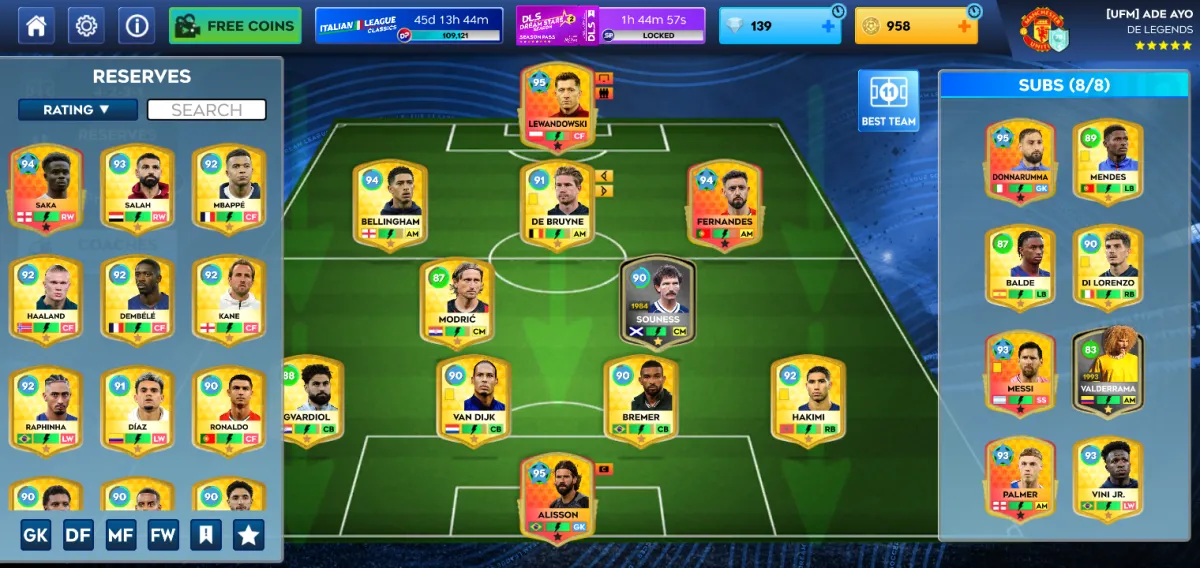Filter reserves by GK position
This screenshot has height=568, width=1200.
(x=36, y=535)
